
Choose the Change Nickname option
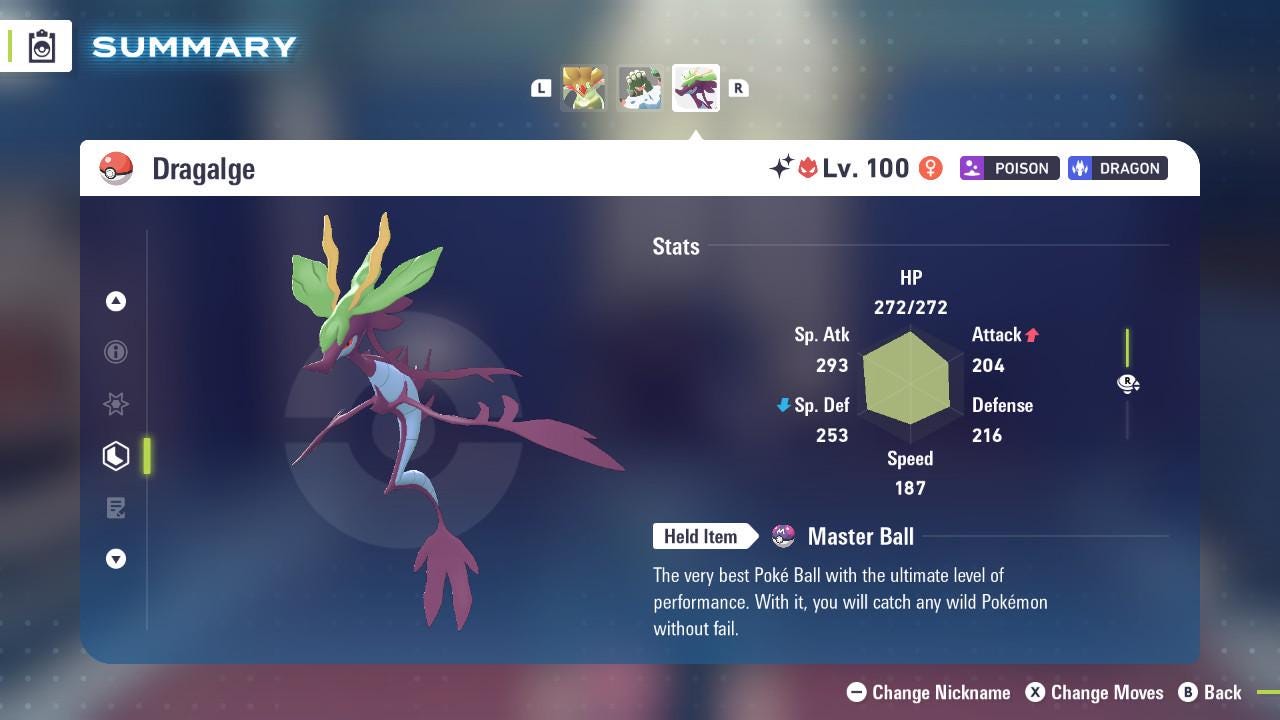928,692
